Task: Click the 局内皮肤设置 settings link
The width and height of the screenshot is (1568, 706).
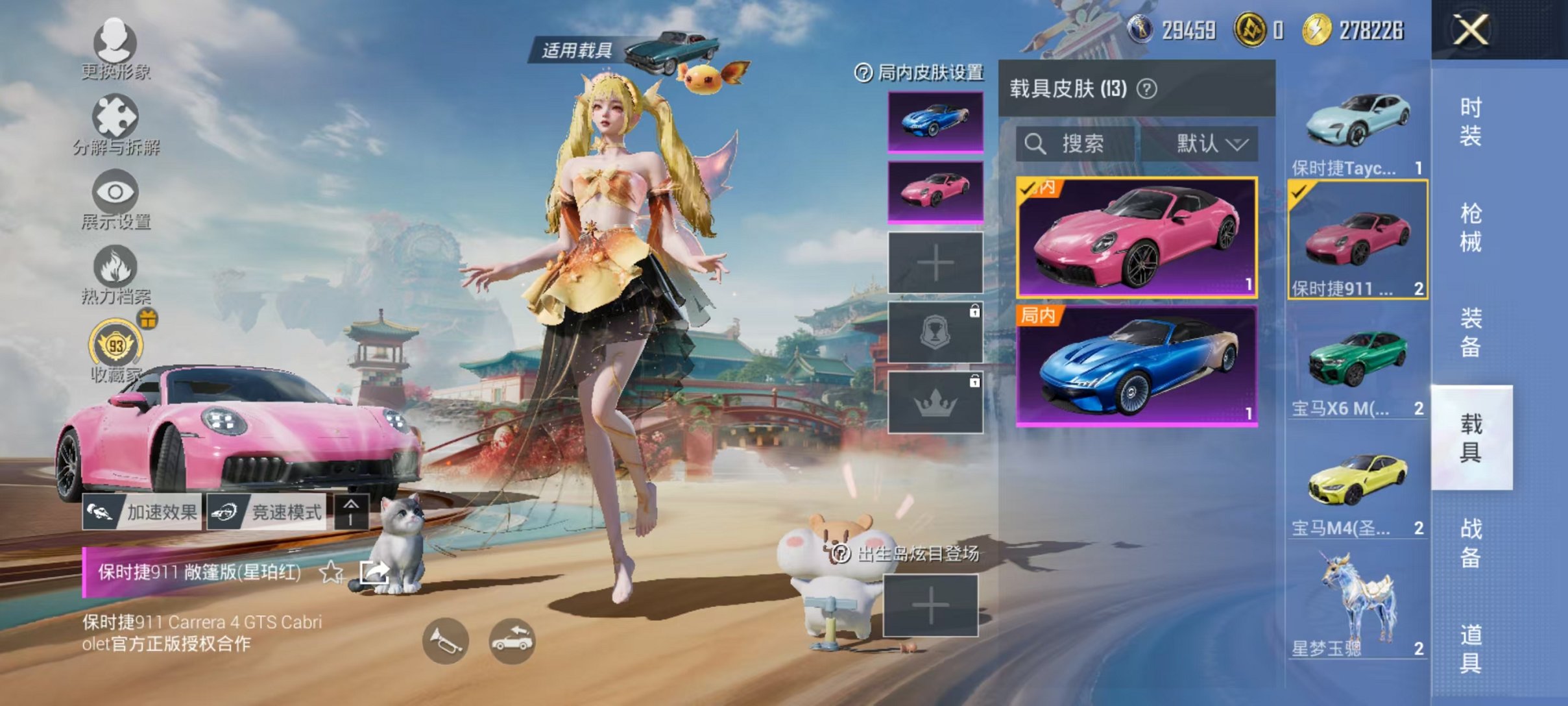Action: tap(924, 72)
